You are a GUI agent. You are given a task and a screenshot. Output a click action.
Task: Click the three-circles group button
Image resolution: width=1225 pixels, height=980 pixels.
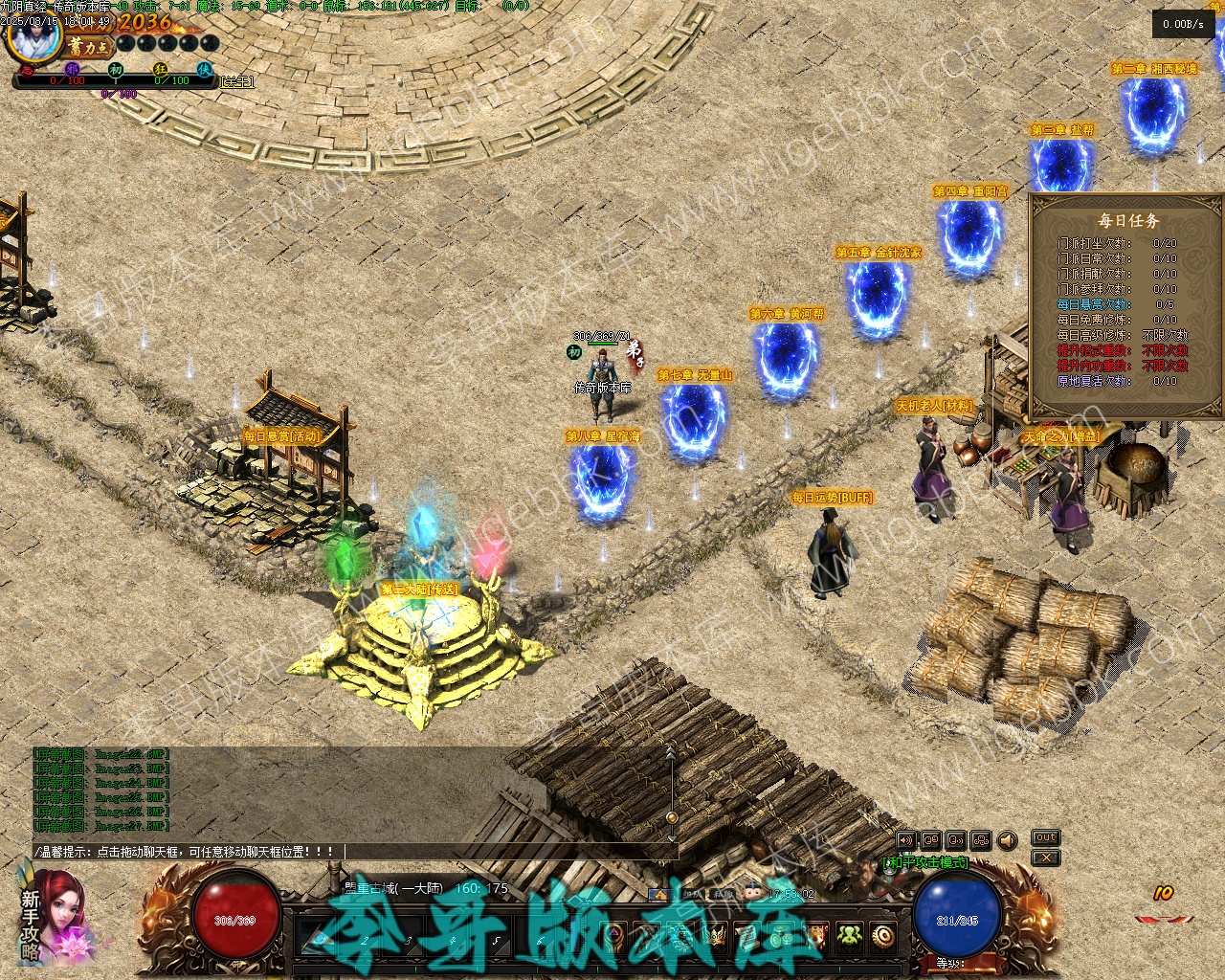(981, 840)
